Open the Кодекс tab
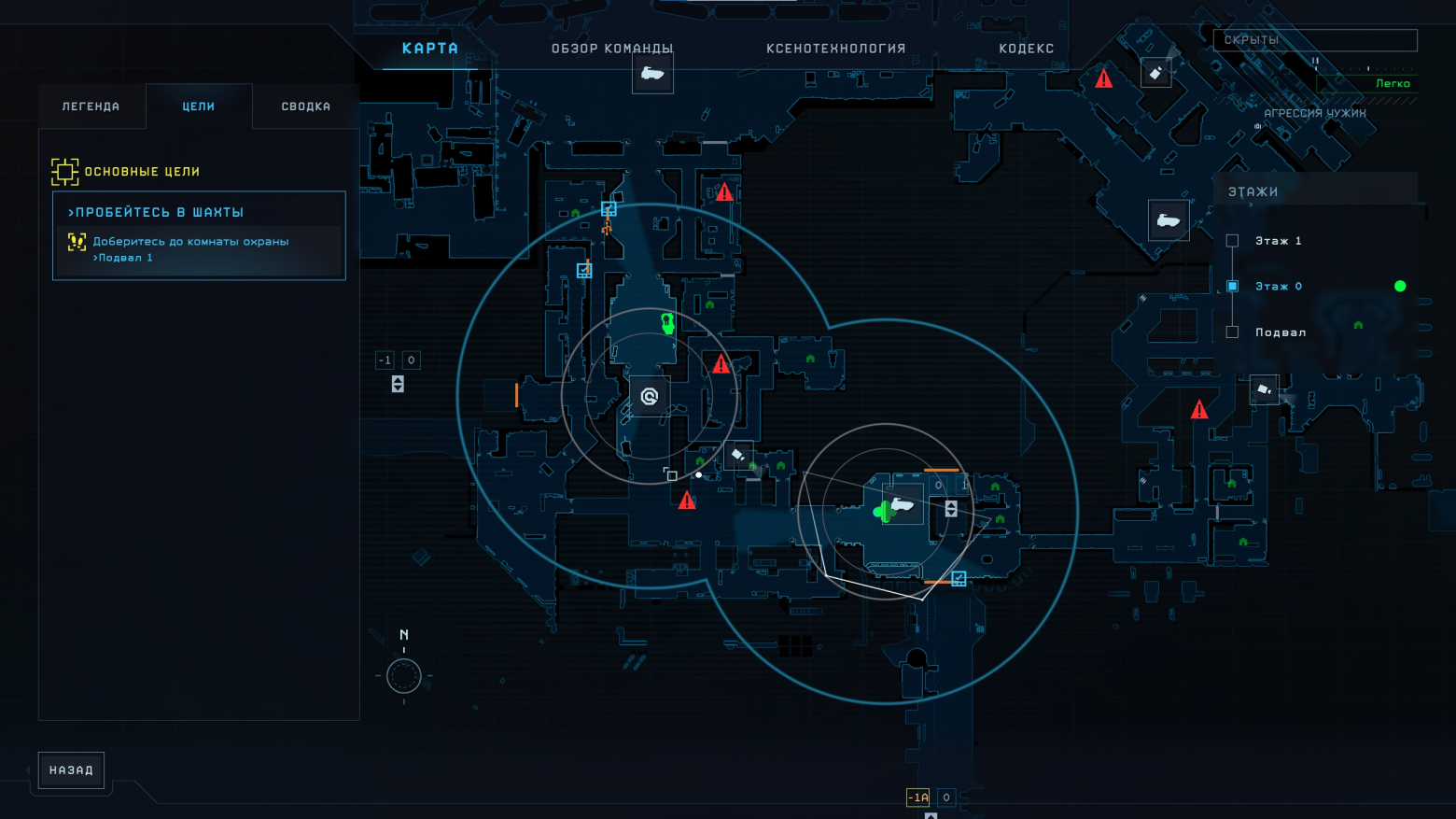The width and height of the screenshot is (1456, 819). click(1026, 49)
